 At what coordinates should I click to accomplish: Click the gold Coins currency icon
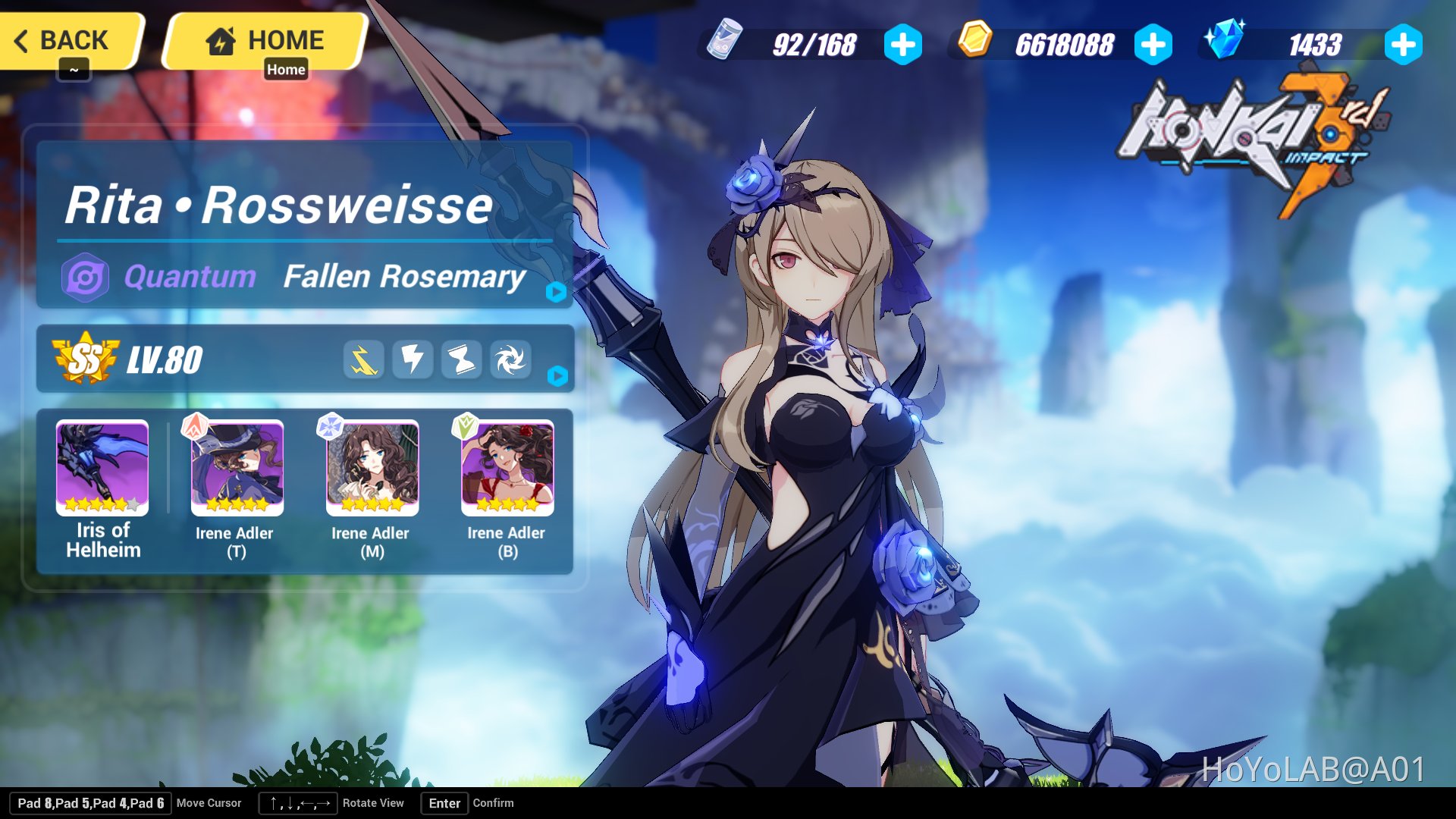(974, 43)
